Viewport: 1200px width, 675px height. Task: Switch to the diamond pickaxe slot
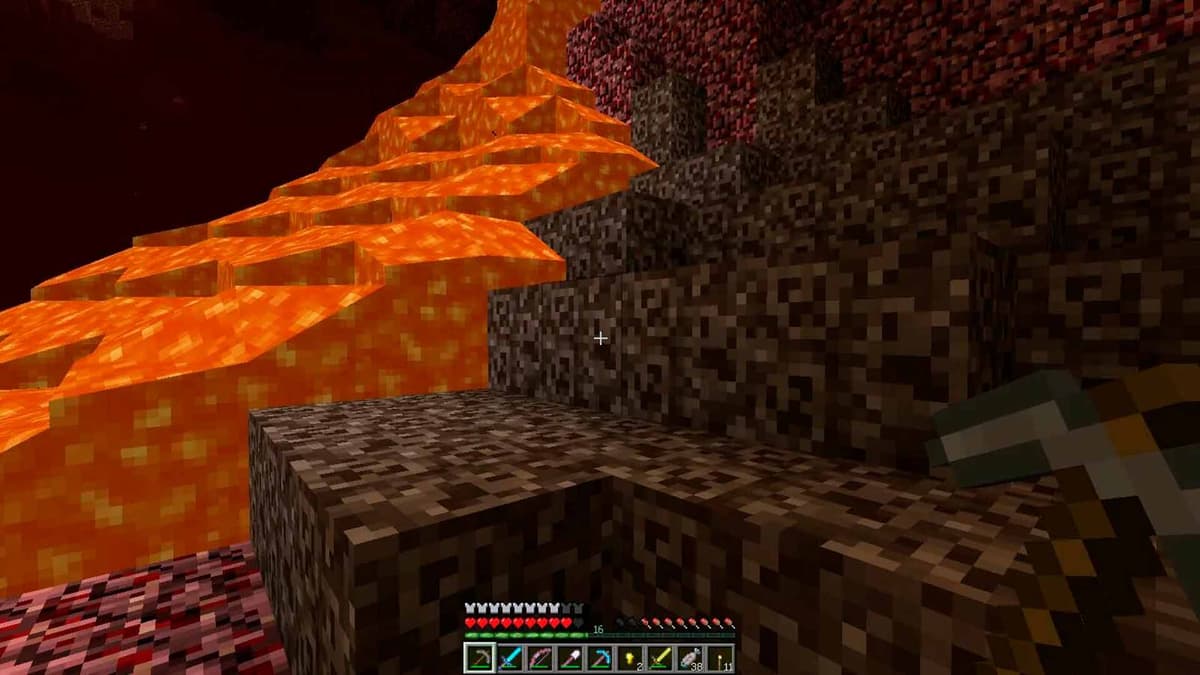pos(599,658)
